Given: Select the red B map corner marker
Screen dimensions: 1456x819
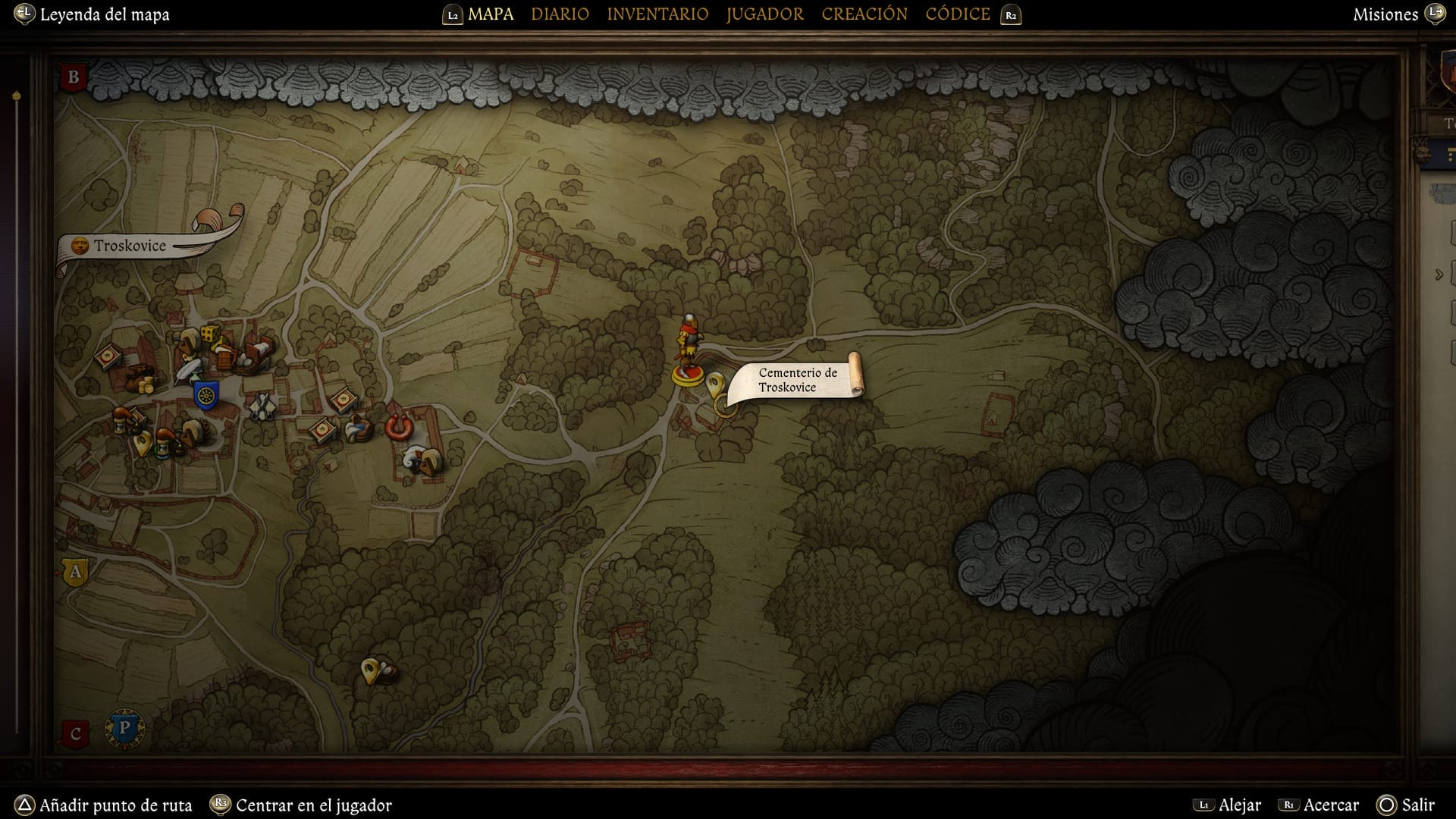Looking at the screenshot, I should [74, 77].
